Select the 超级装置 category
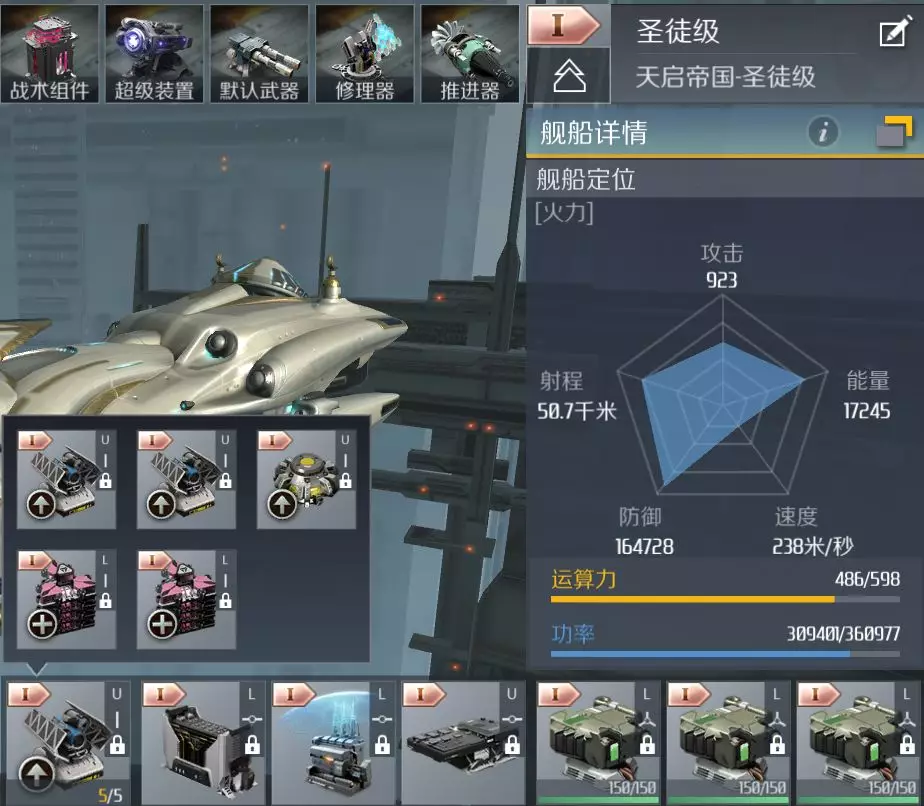The image size is (924, 806). (154, 53)
